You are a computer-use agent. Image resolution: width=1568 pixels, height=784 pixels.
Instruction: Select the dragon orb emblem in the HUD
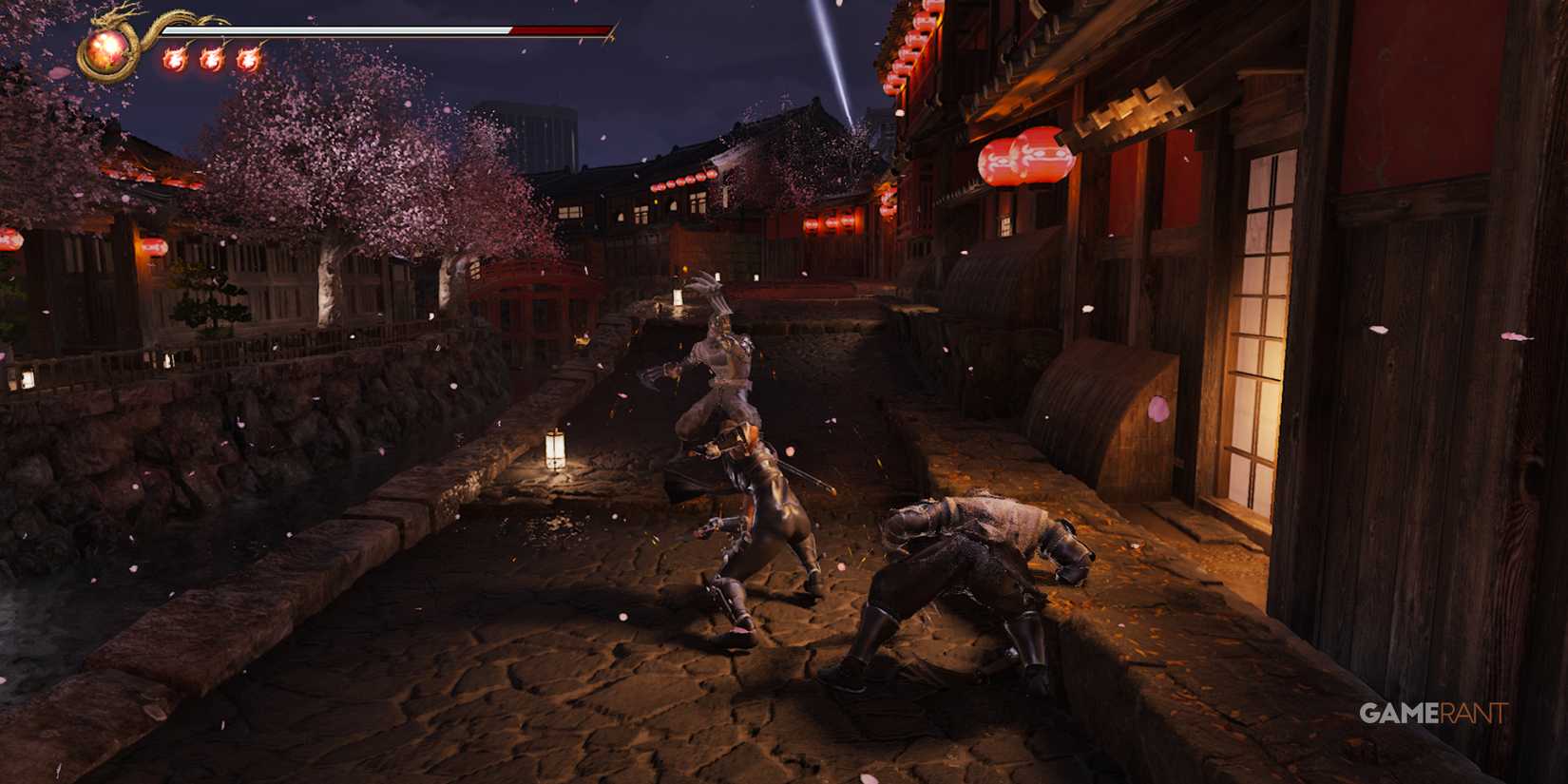[x=105, y=48]
